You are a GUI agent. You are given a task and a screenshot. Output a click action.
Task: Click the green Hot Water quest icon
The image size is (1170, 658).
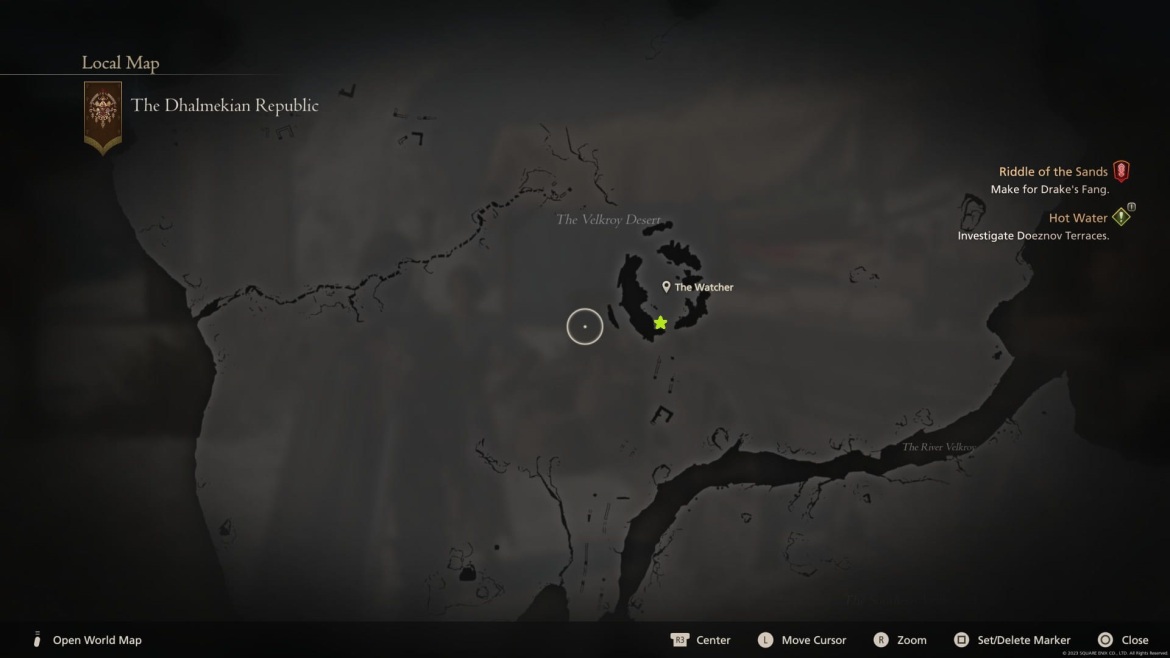(x=1122, y=217)
